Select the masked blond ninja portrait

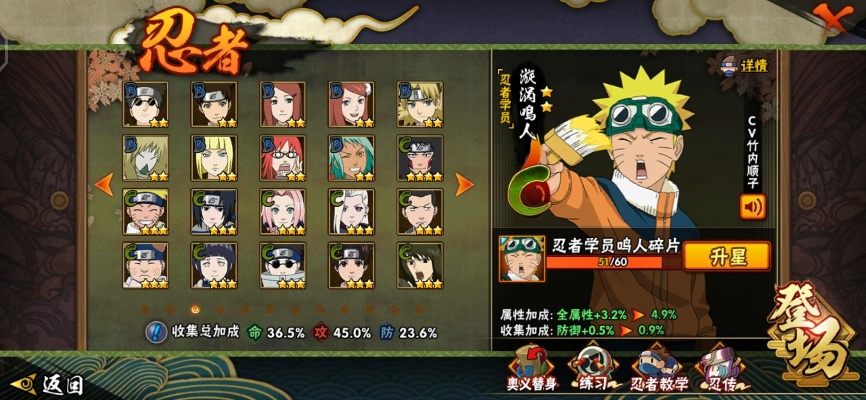click(146, 157)
